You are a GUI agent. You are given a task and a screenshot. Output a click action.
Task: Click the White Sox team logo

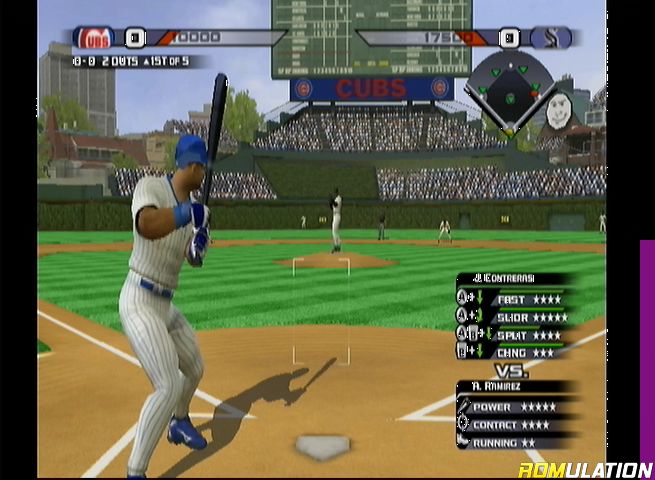pyautogui.click(x=551, y=39)
